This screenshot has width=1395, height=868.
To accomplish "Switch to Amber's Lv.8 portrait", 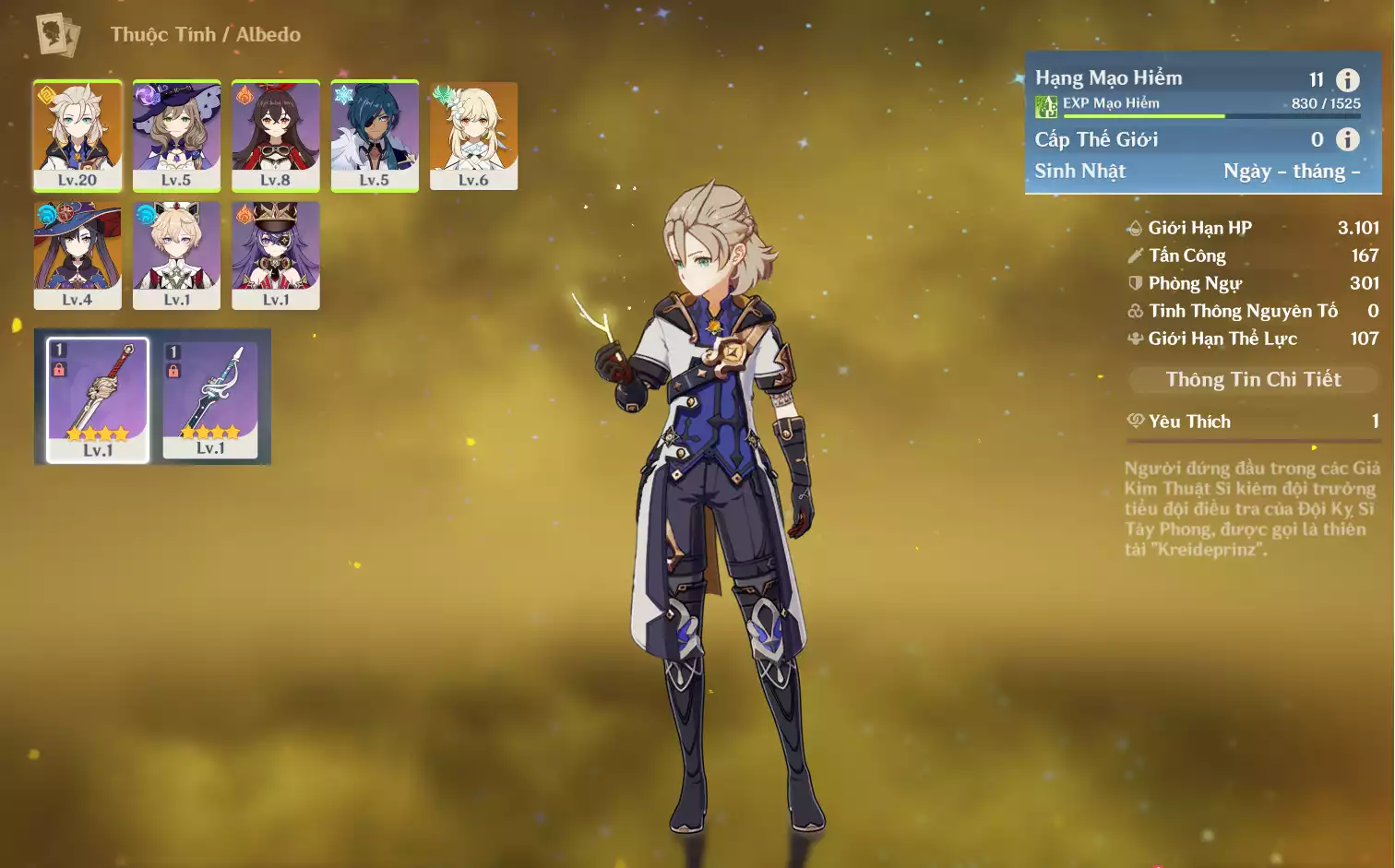I will [x=275, y=135].
